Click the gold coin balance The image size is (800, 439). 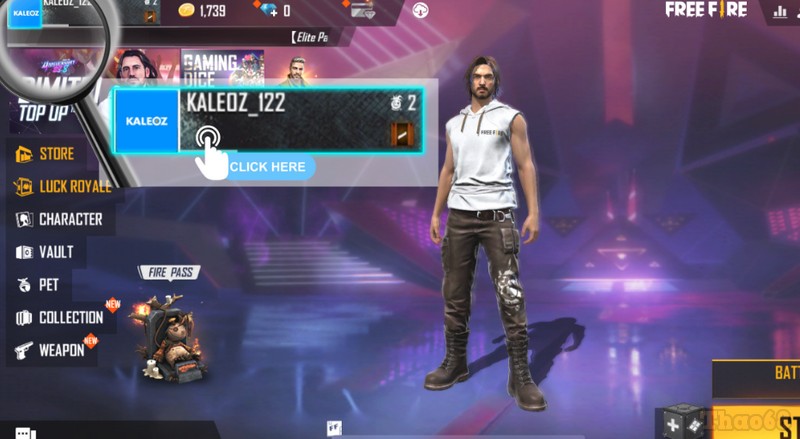point(202,11)
